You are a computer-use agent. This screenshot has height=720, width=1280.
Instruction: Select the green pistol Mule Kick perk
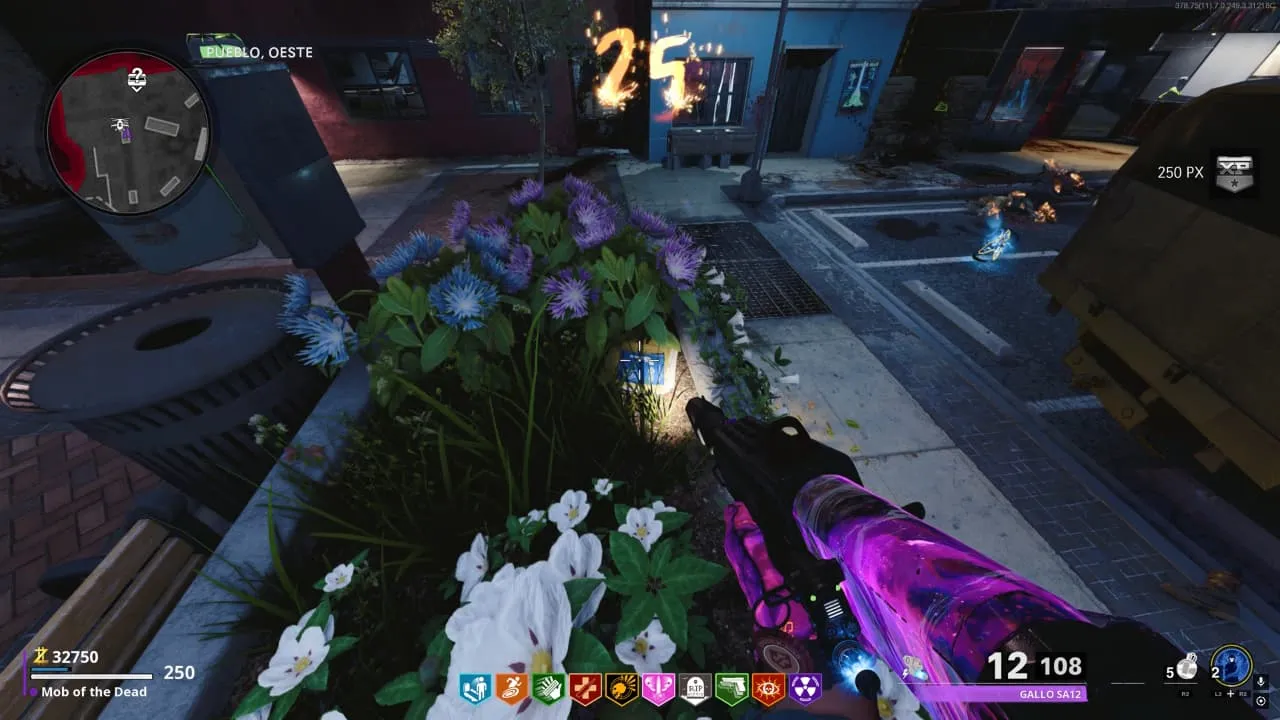731,688
